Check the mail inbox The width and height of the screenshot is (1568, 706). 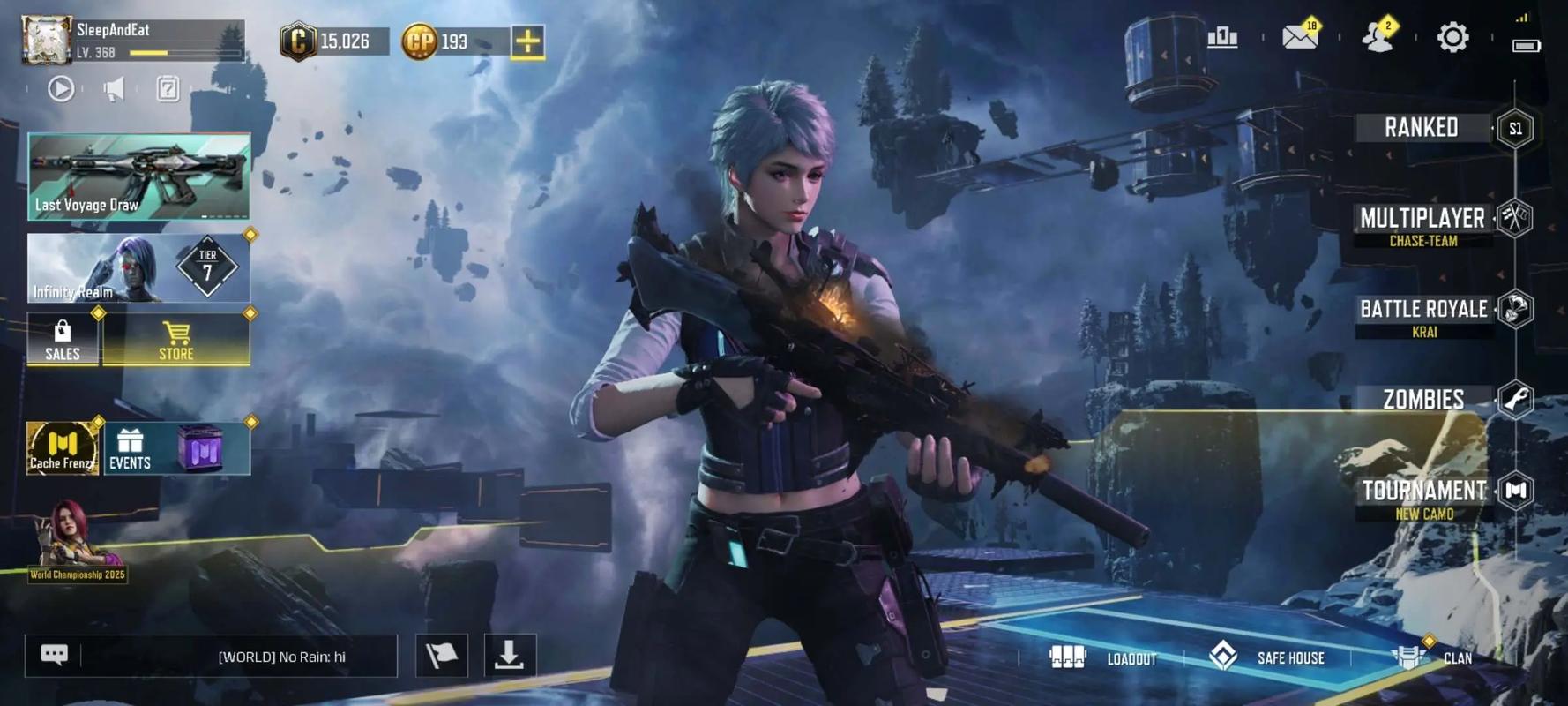coord(1299,37)
